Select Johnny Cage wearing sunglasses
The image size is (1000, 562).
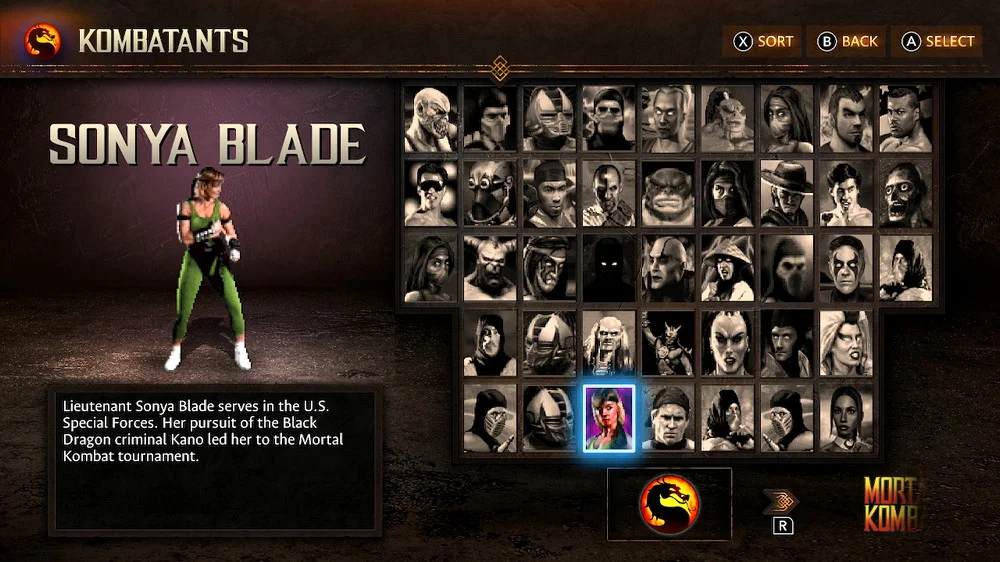coord(431,194)
